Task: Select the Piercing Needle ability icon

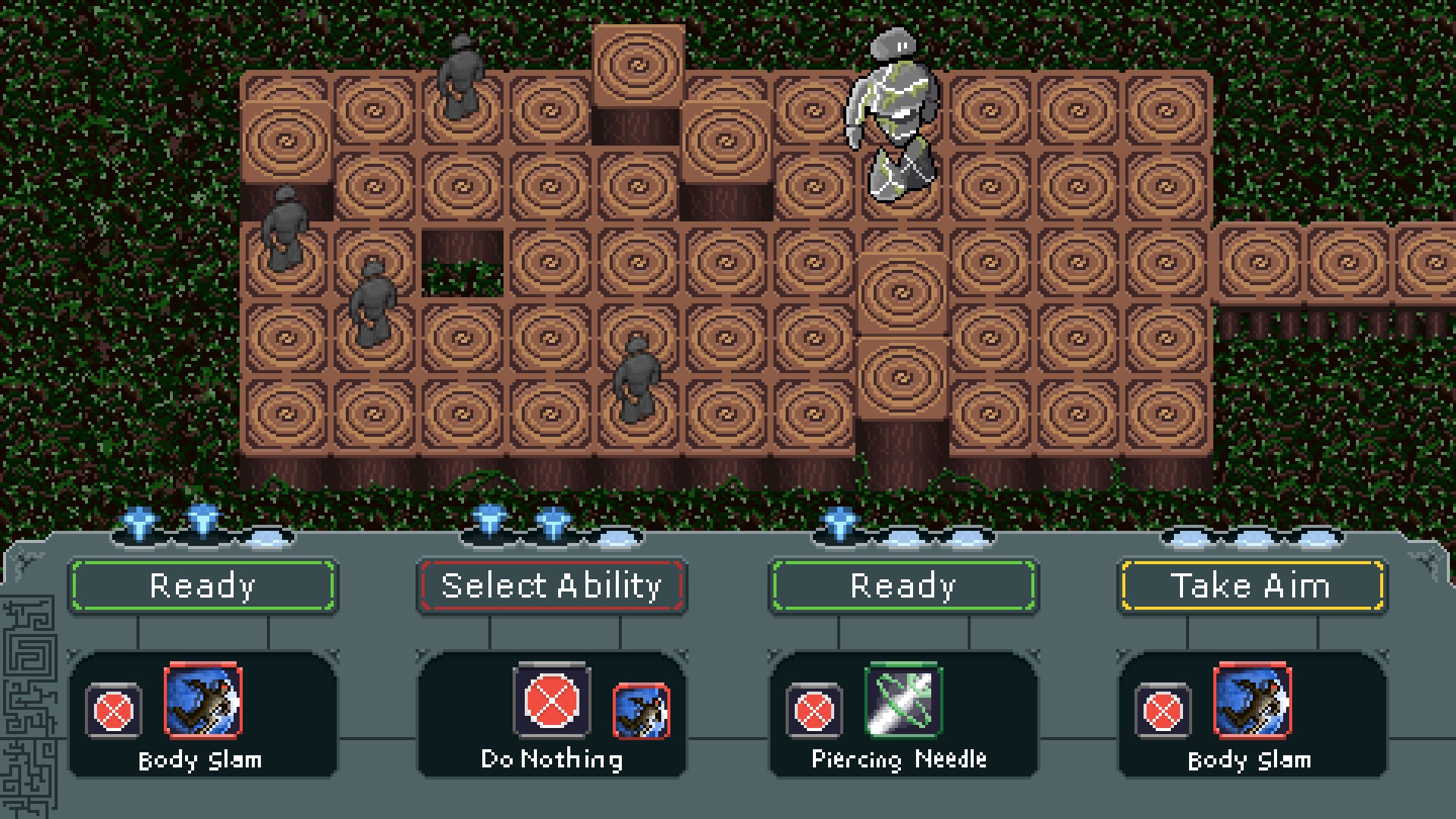Action: [x=903, y=700]
